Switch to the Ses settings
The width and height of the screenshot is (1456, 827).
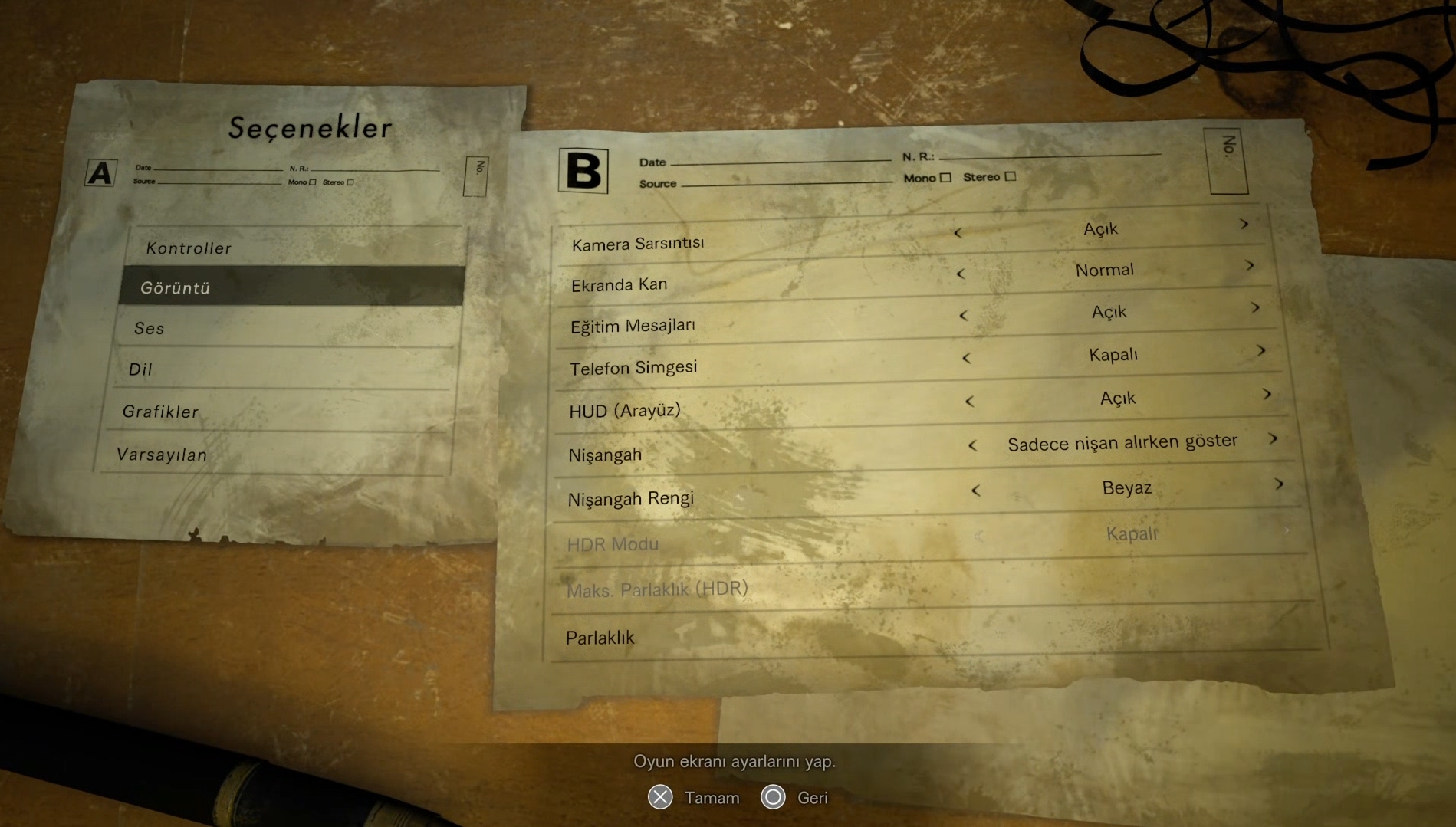150,329
